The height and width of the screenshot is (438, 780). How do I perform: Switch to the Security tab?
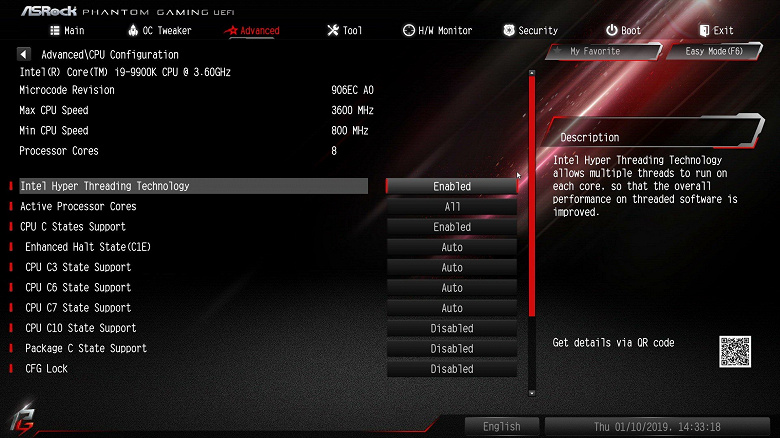coord(530,31)
